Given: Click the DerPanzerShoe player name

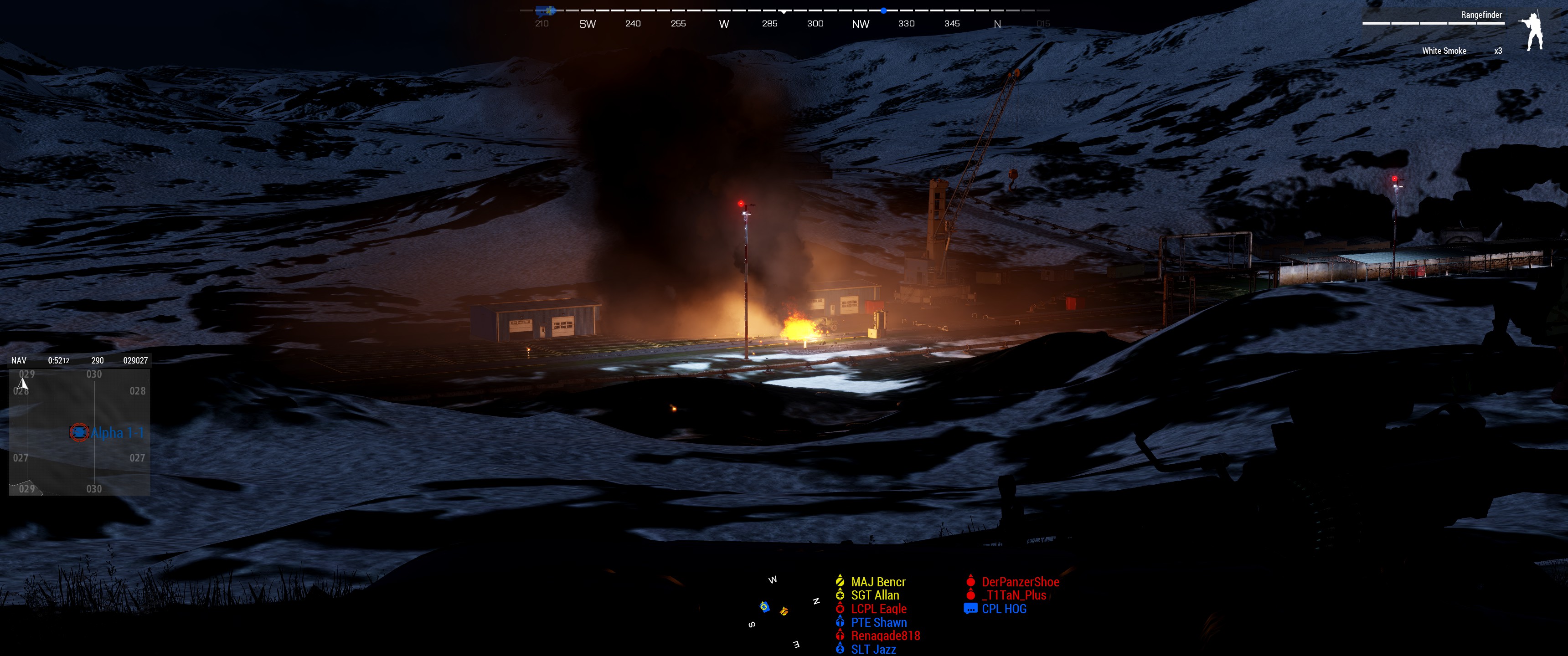Looking at the screenshot, I should (1020, 581).
